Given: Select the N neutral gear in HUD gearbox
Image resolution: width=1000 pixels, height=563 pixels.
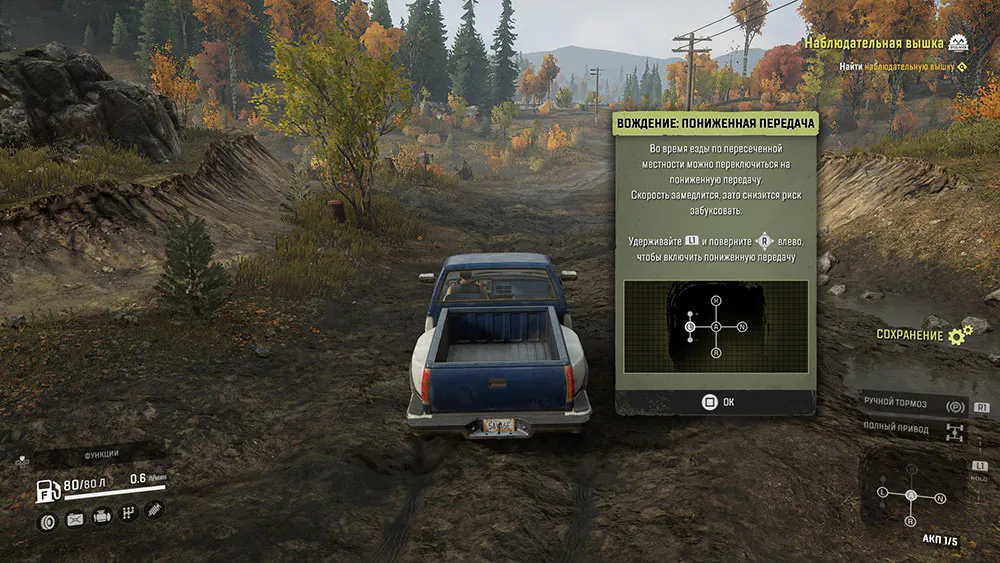Looking at the screenshot, I should [x=939, y=497].
